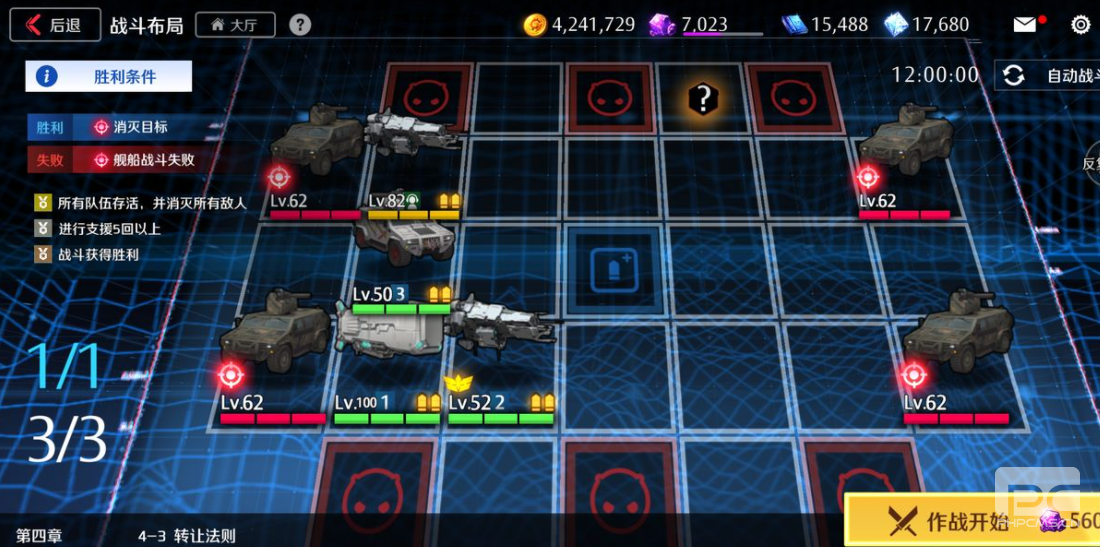Viewport: 1100px width, 547px height.
Task: Select the Lv.100 battleship unit
Action: point(390,332)
